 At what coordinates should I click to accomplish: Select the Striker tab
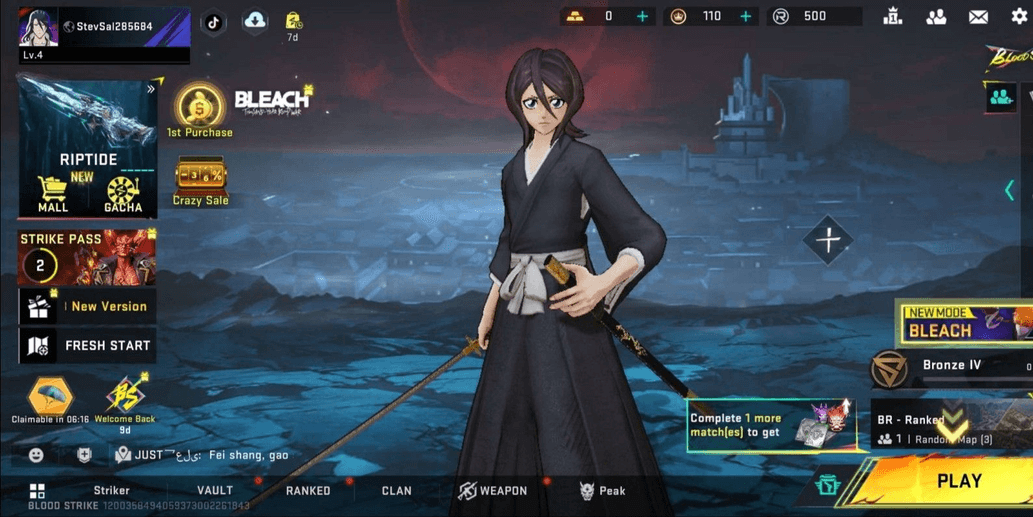point(112,491)
